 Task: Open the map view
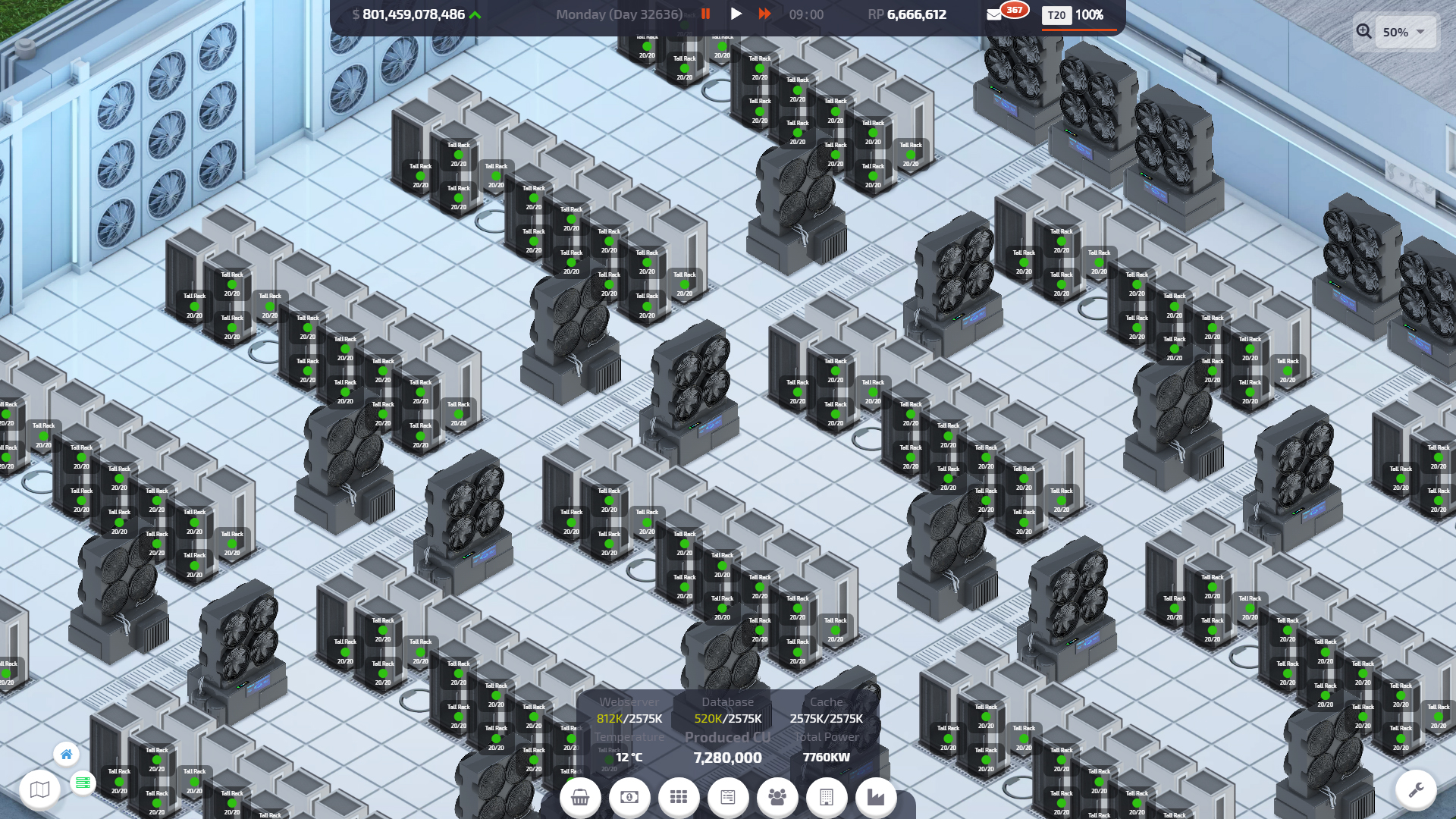[x=41, y=789]
